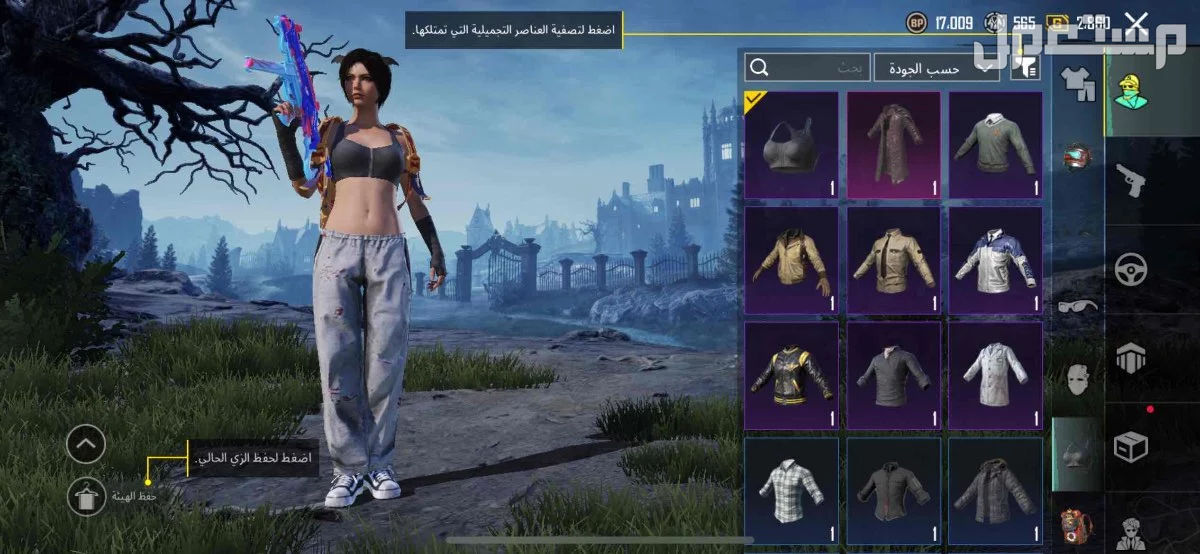The image size is (1200, 554).
Task: Pick the white lab coat
Action: (x=995, y=374)
